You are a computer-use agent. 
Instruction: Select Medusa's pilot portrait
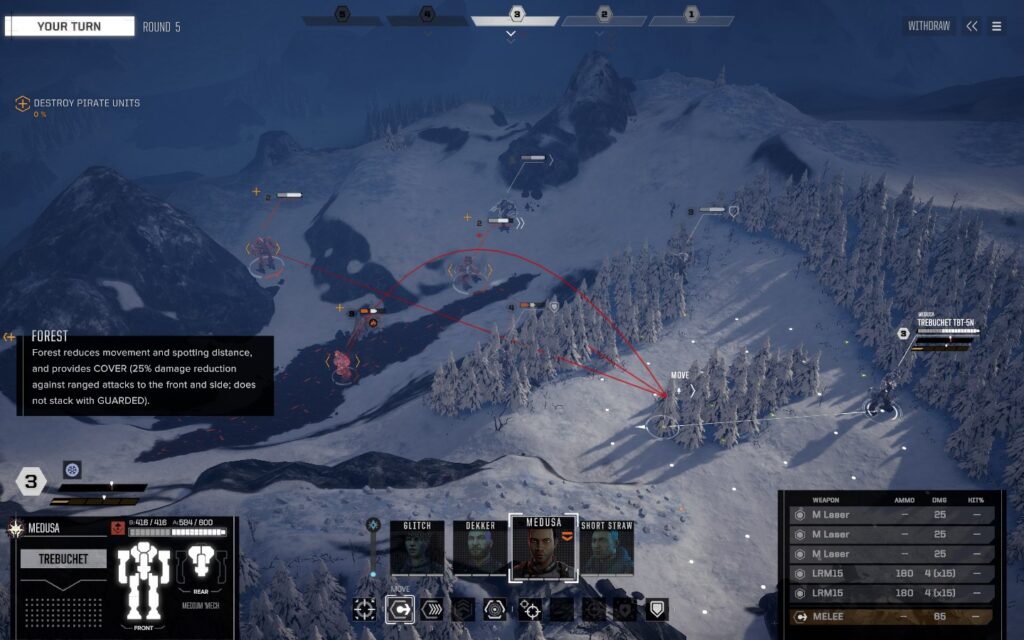click(544, 548)
